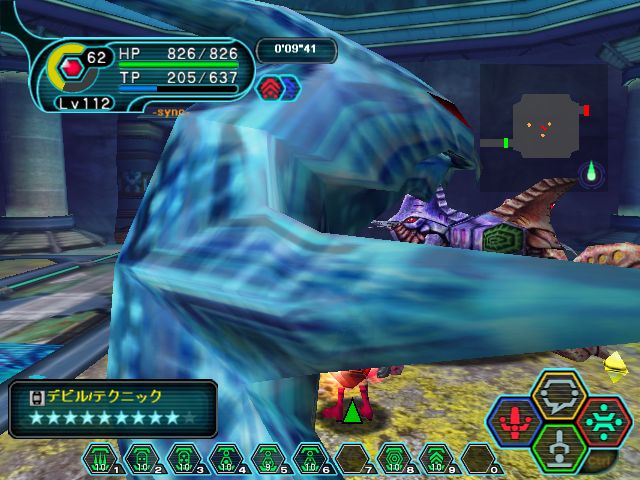Viewport: 640px width, 480px height.
Task: Trigger the green-bordered gray palette action
Action: coord(558,447)
